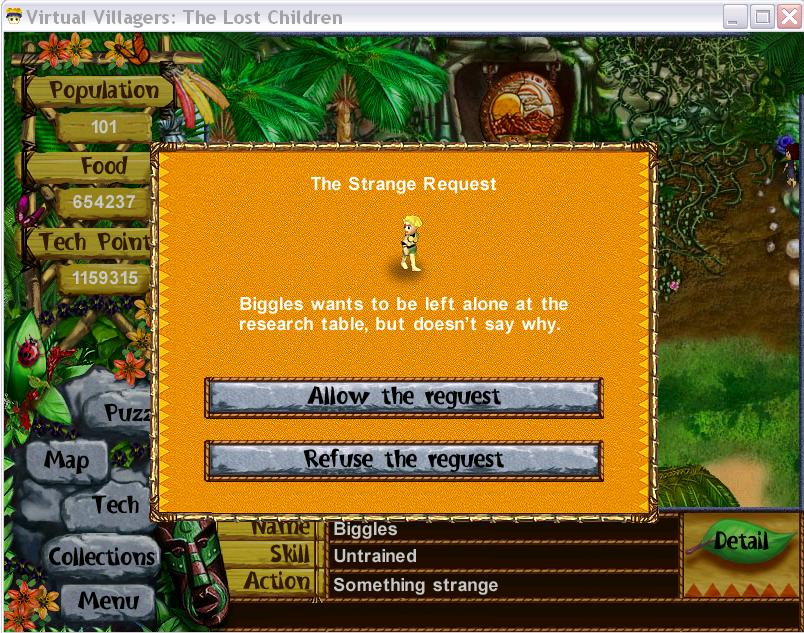Image resolution: width=804 pixels, height=633 pixels.
Task: Refuse the request from Biggles
Action: point(403,460)
